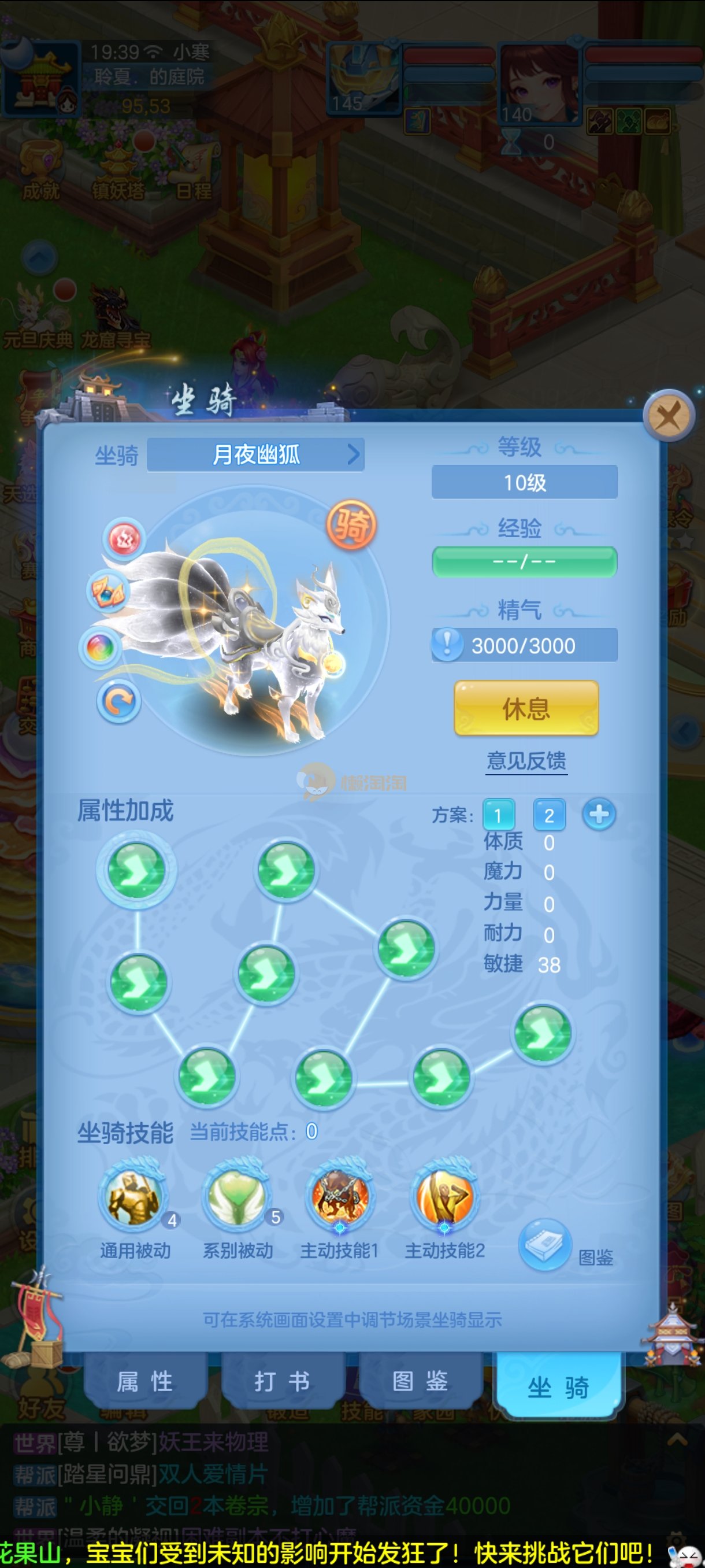The width and height of the screenshot is (705, 1568).
Task: Switch to the 属性 tab
Action: [x=146, y=1381]
